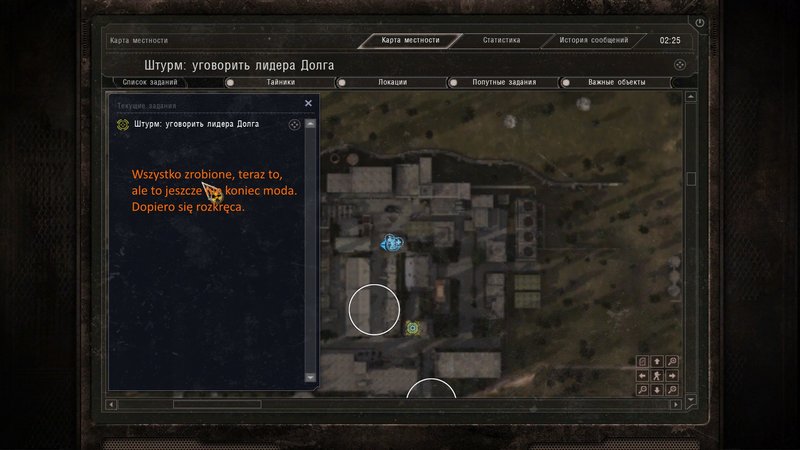Pan the map up with the arrow button
Viewport: 800px width, 450px height.
coord(657,361)
